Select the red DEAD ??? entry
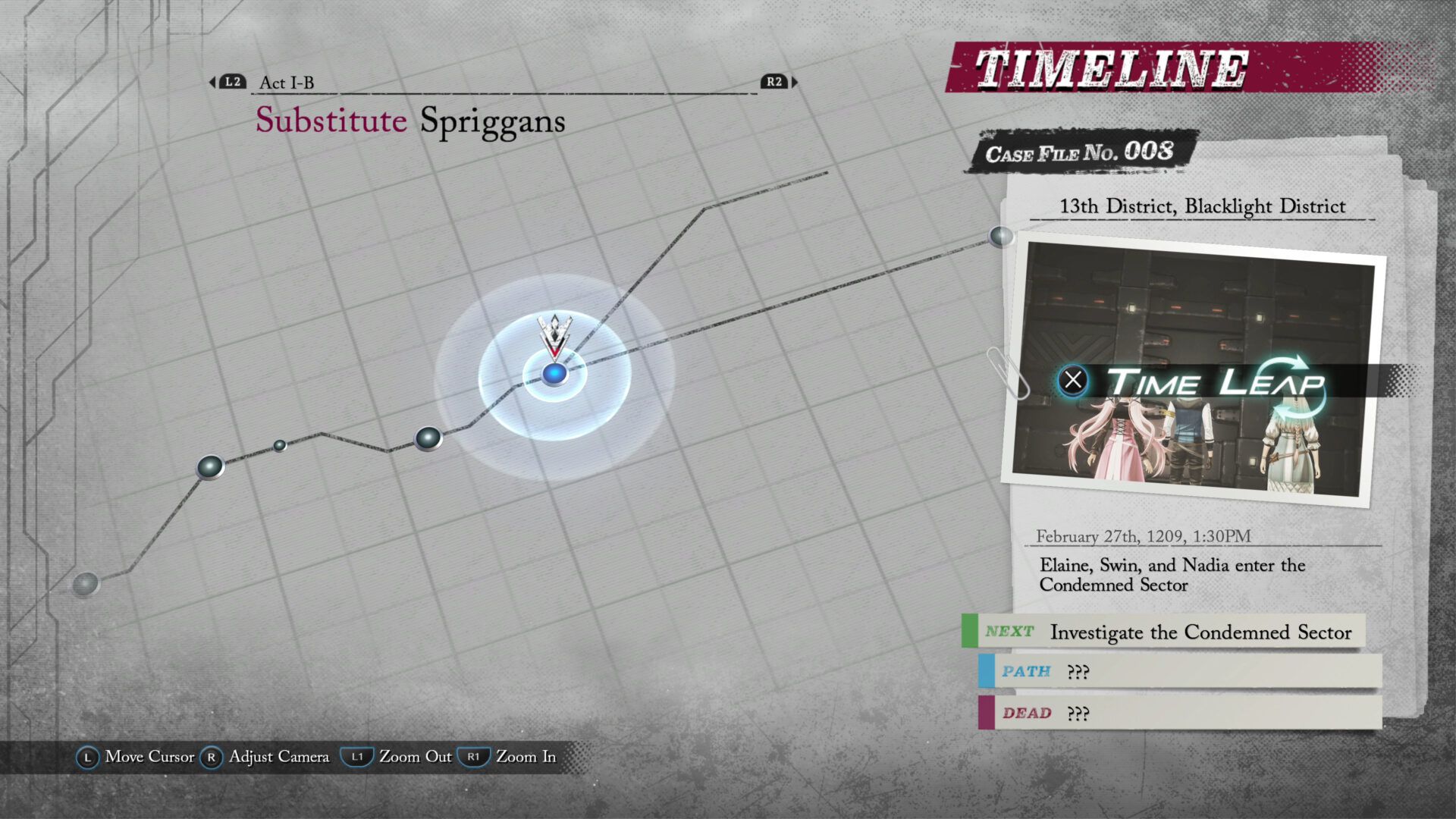Screen dimensions: 1456x819 [1180, 713]
